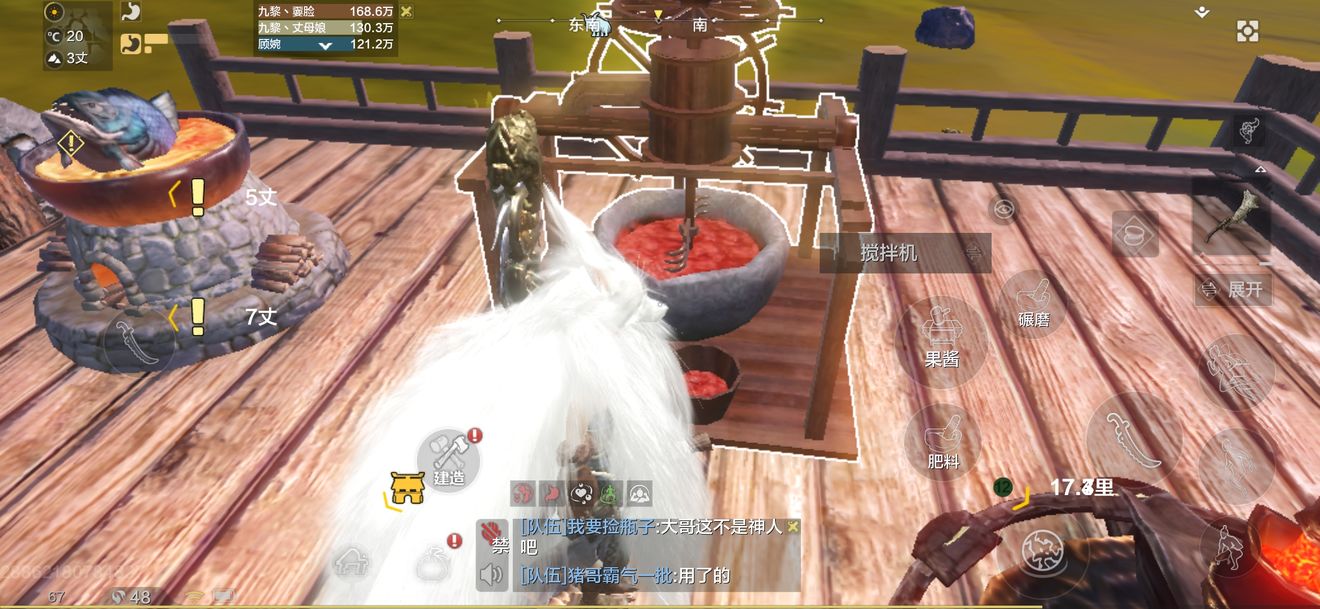1320x609 pixels.
Task: Activate the curved blade attack button
Action: (x=1134, y=439)
